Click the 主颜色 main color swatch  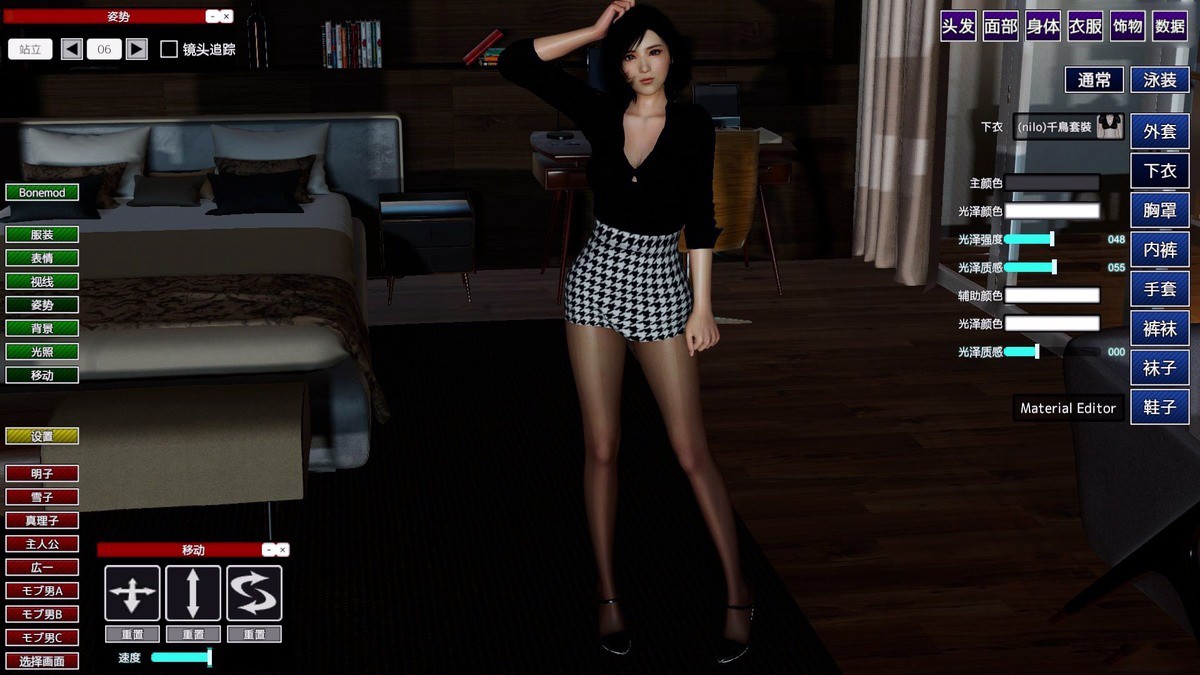[1052, 183]
